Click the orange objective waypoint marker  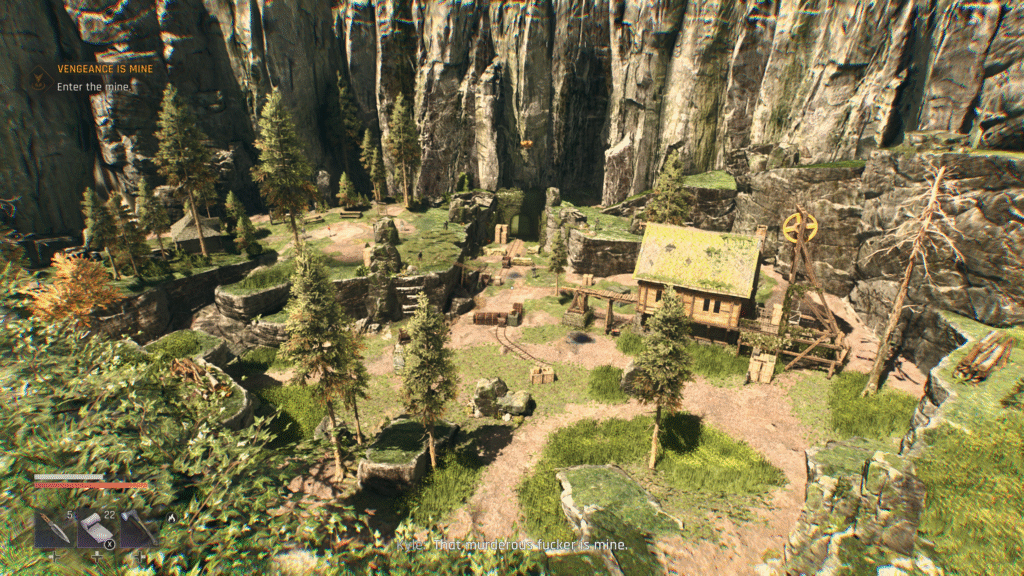pos(527,145)
